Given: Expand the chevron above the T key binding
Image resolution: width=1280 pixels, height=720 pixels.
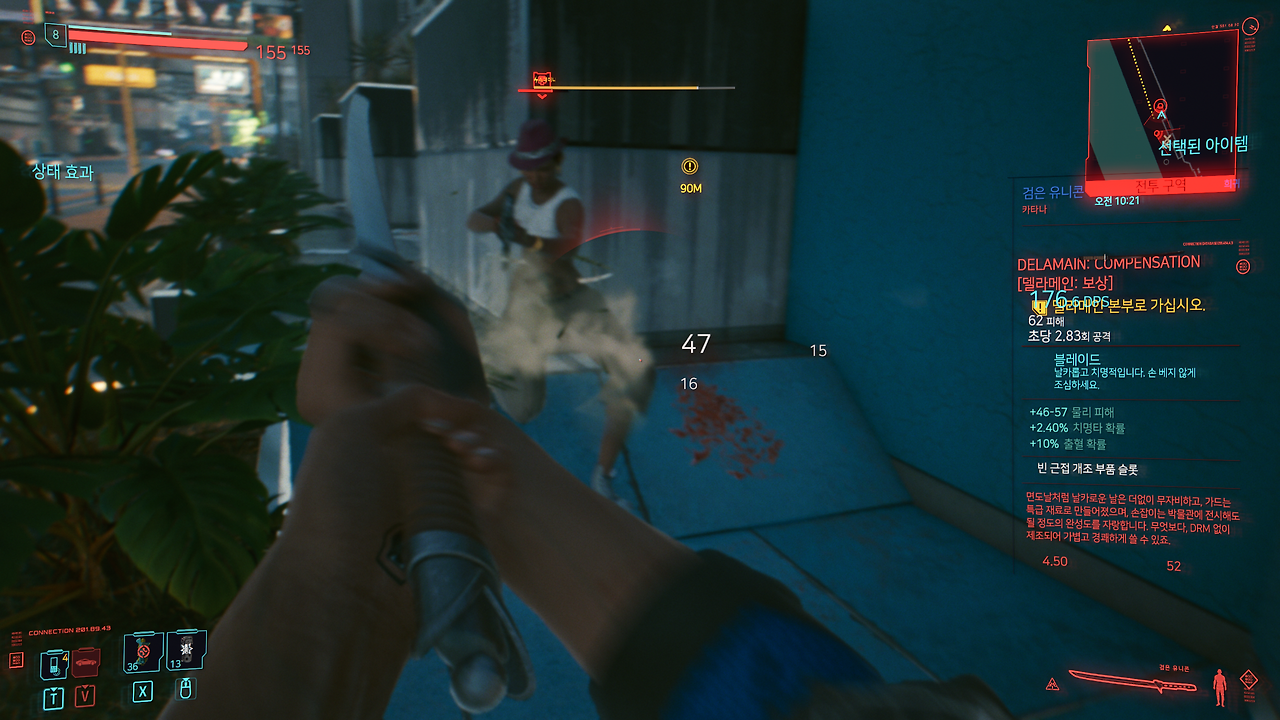Looking at the screenshot, I should (53, 688).
